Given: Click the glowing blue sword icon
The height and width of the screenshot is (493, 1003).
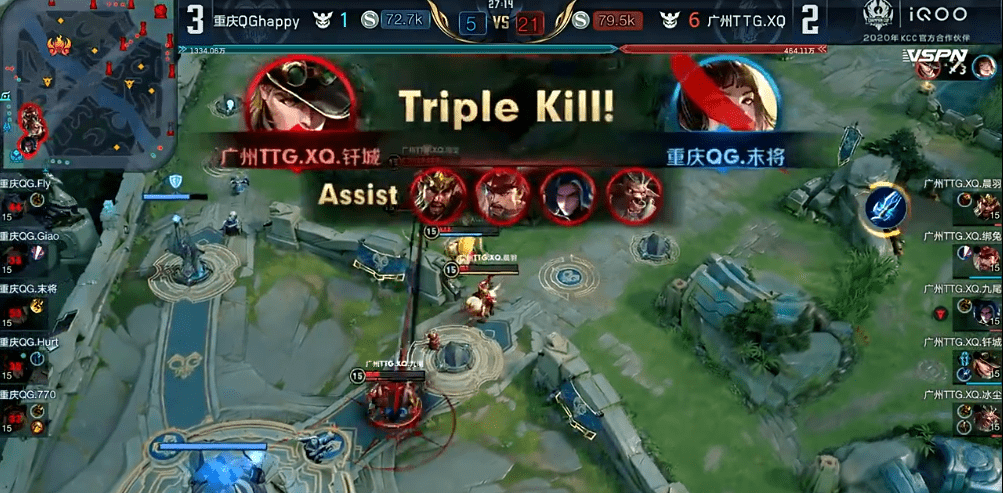Looking at the screenshot, I should [886, 206].
